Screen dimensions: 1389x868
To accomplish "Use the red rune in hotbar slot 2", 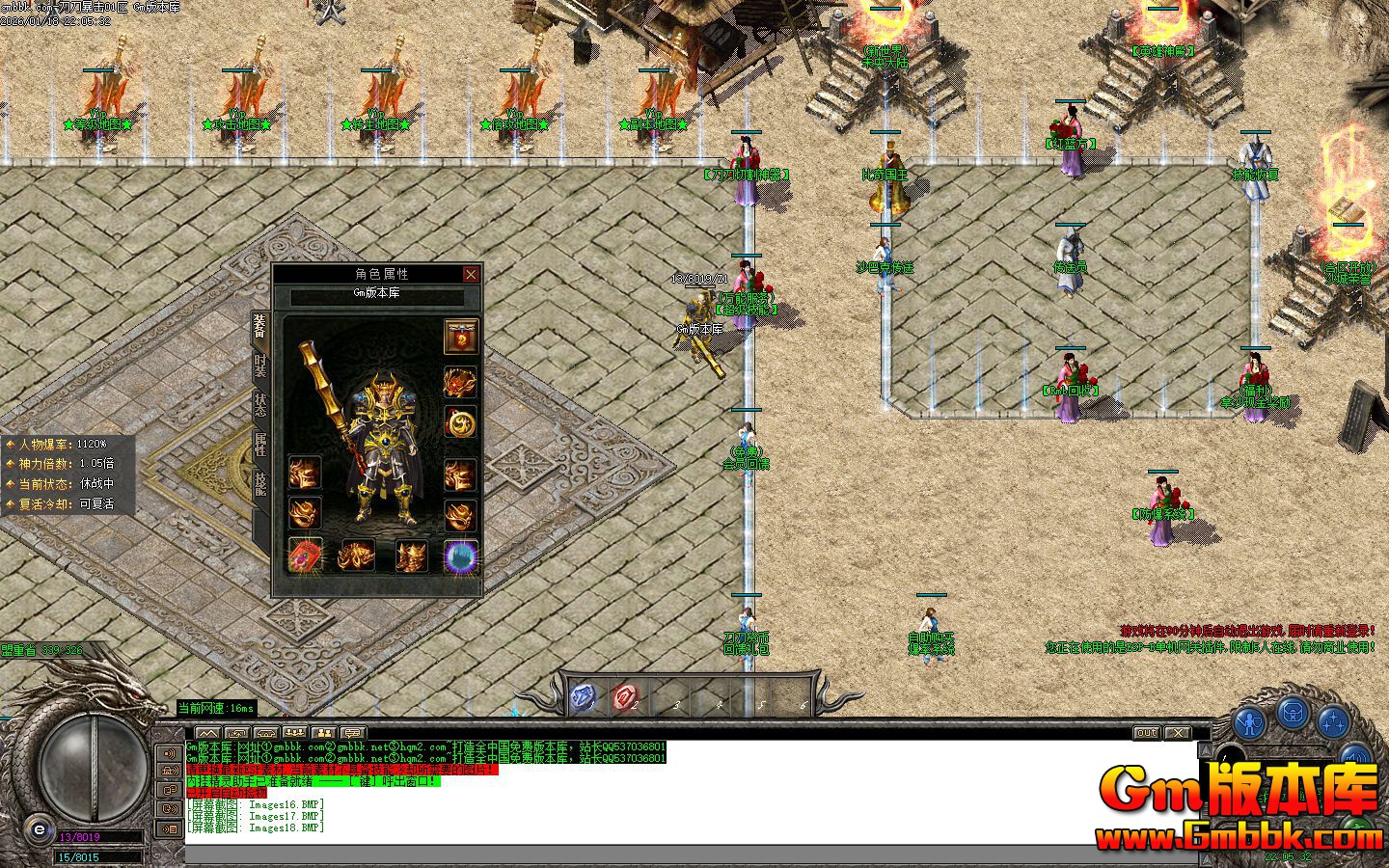I will click(625, 696).
